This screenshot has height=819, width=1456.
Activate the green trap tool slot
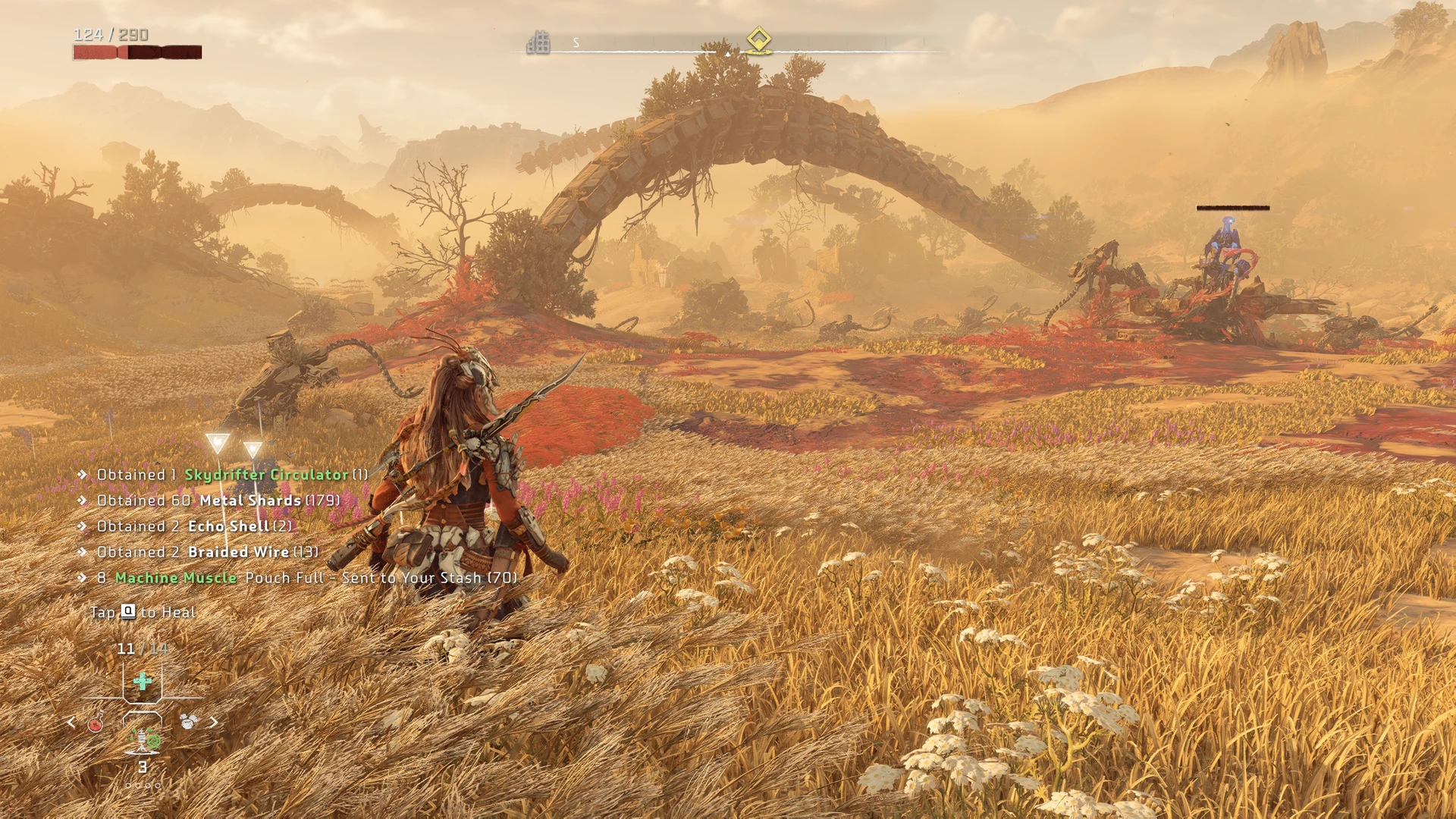pos(143,738)
